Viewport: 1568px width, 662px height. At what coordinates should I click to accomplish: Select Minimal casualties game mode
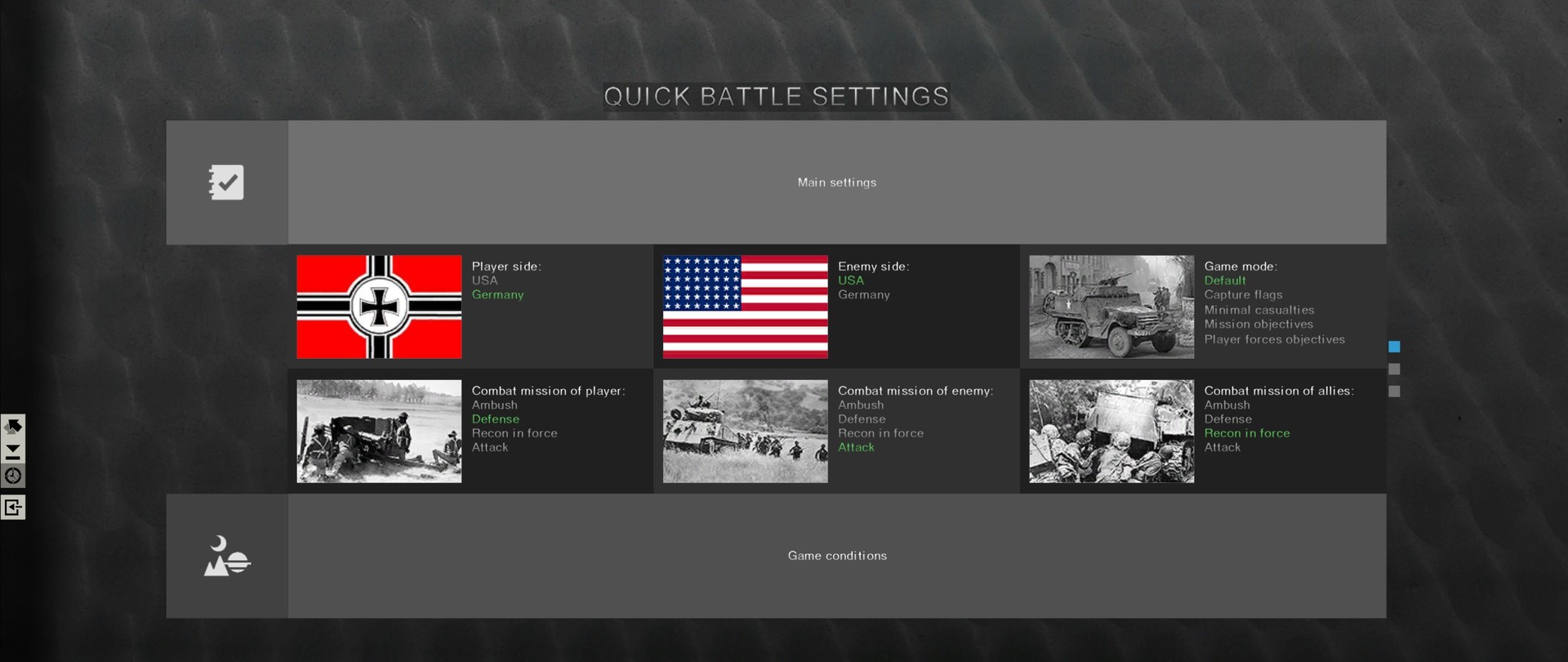point(1260,310)
